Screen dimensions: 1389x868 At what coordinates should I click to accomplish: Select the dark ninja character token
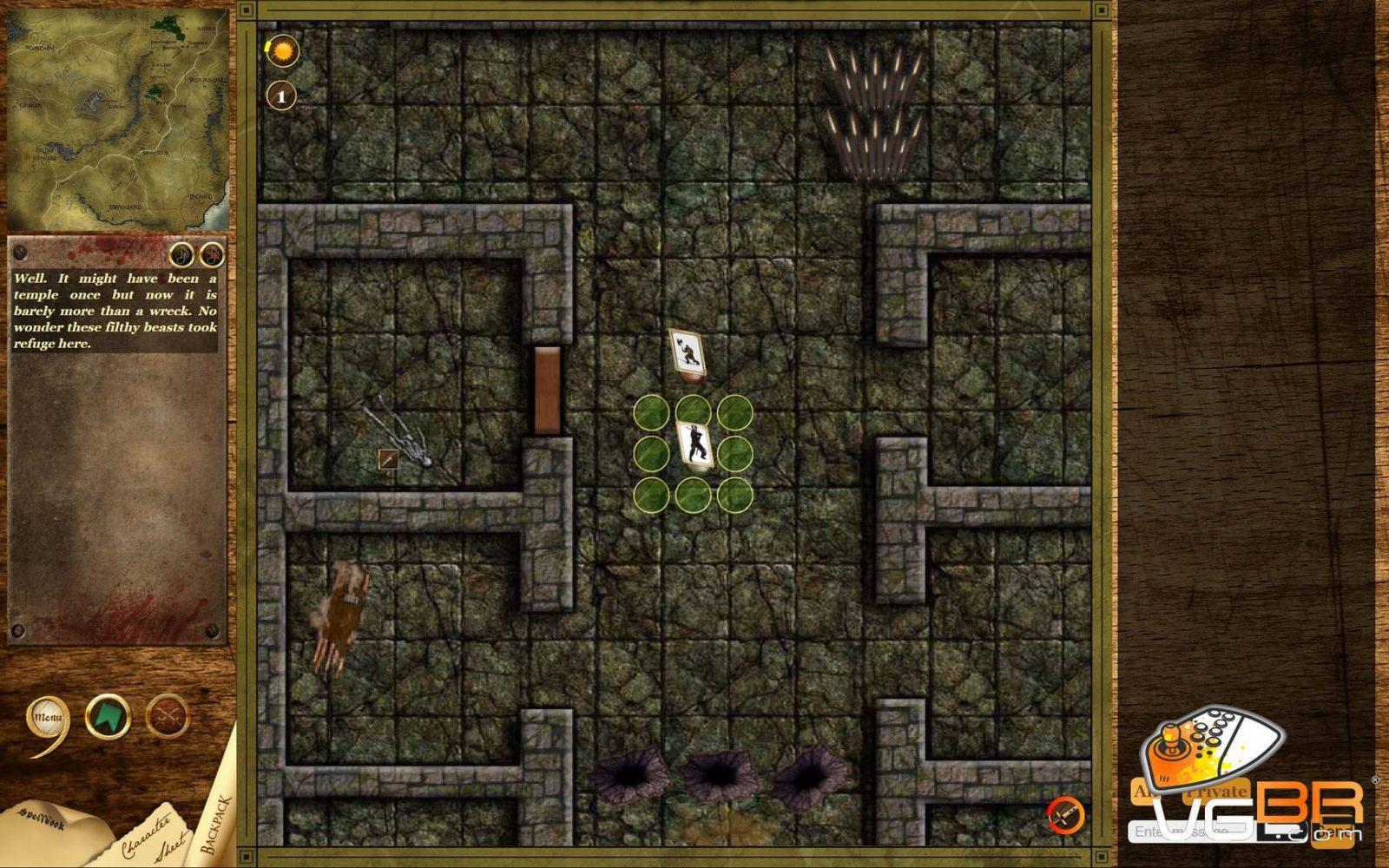click(695, 444)
